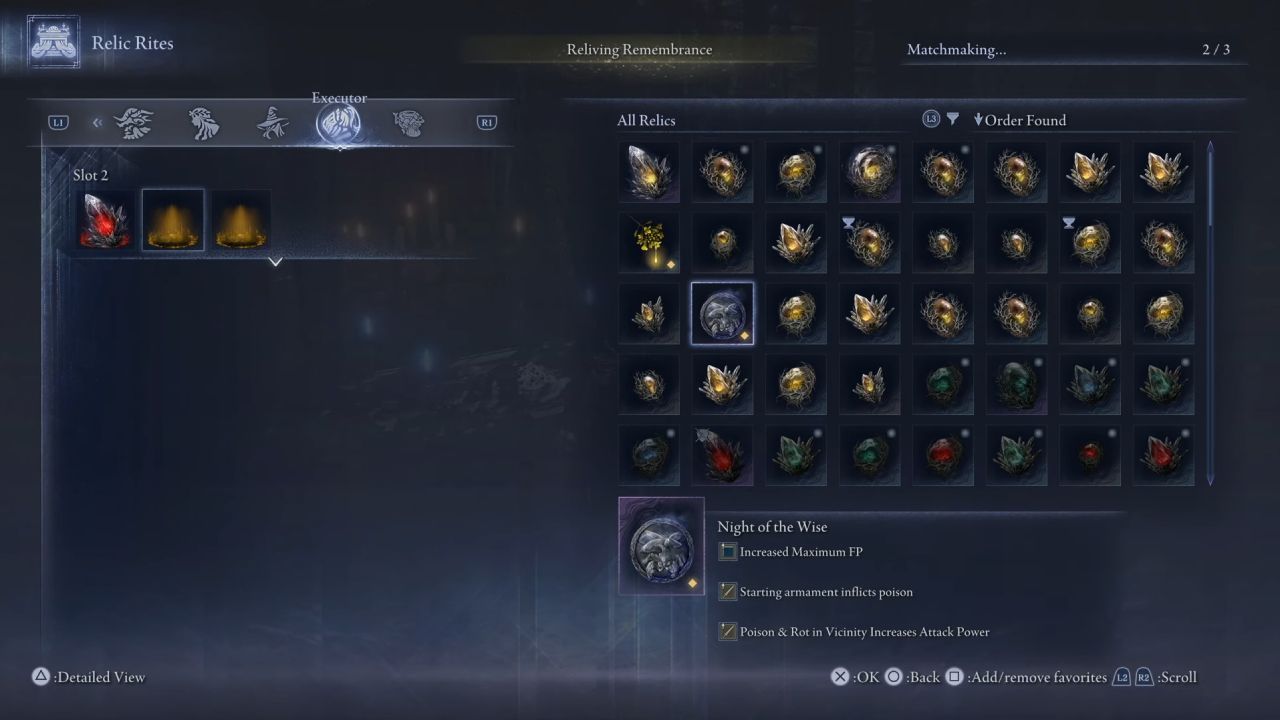Select the witch hat character tab
This screenshot has height=720, width=1280.
pyautogui.click(x=272, y=123)
